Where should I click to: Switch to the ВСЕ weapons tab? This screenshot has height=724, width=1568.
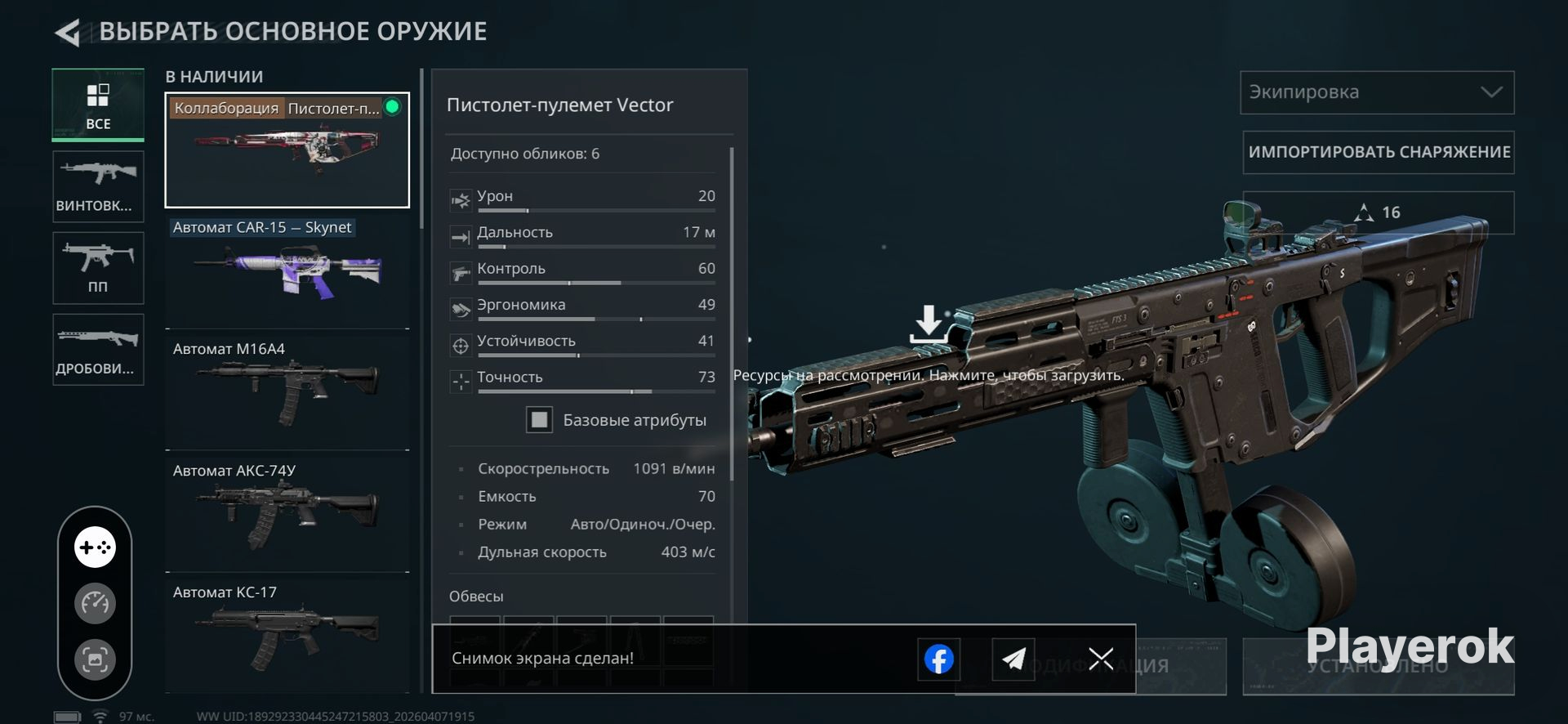tap(98, 105)
